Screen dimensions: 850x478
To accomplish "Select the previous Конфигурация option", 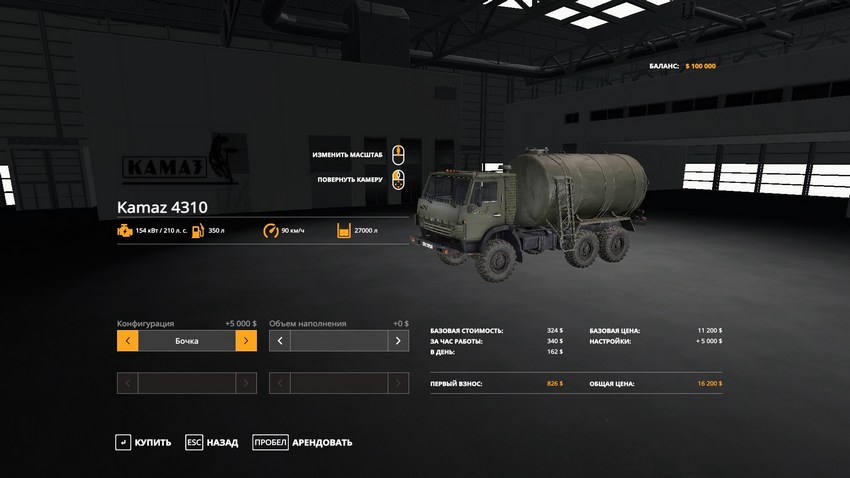I will (x=127, y=341).
